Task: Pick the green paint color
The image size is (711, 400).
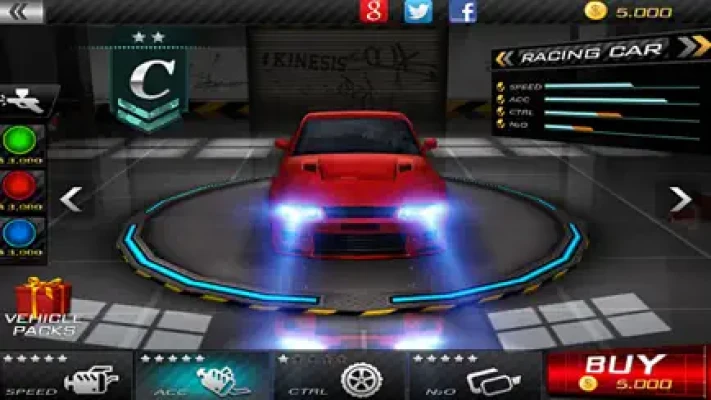Action: point(19,140)
